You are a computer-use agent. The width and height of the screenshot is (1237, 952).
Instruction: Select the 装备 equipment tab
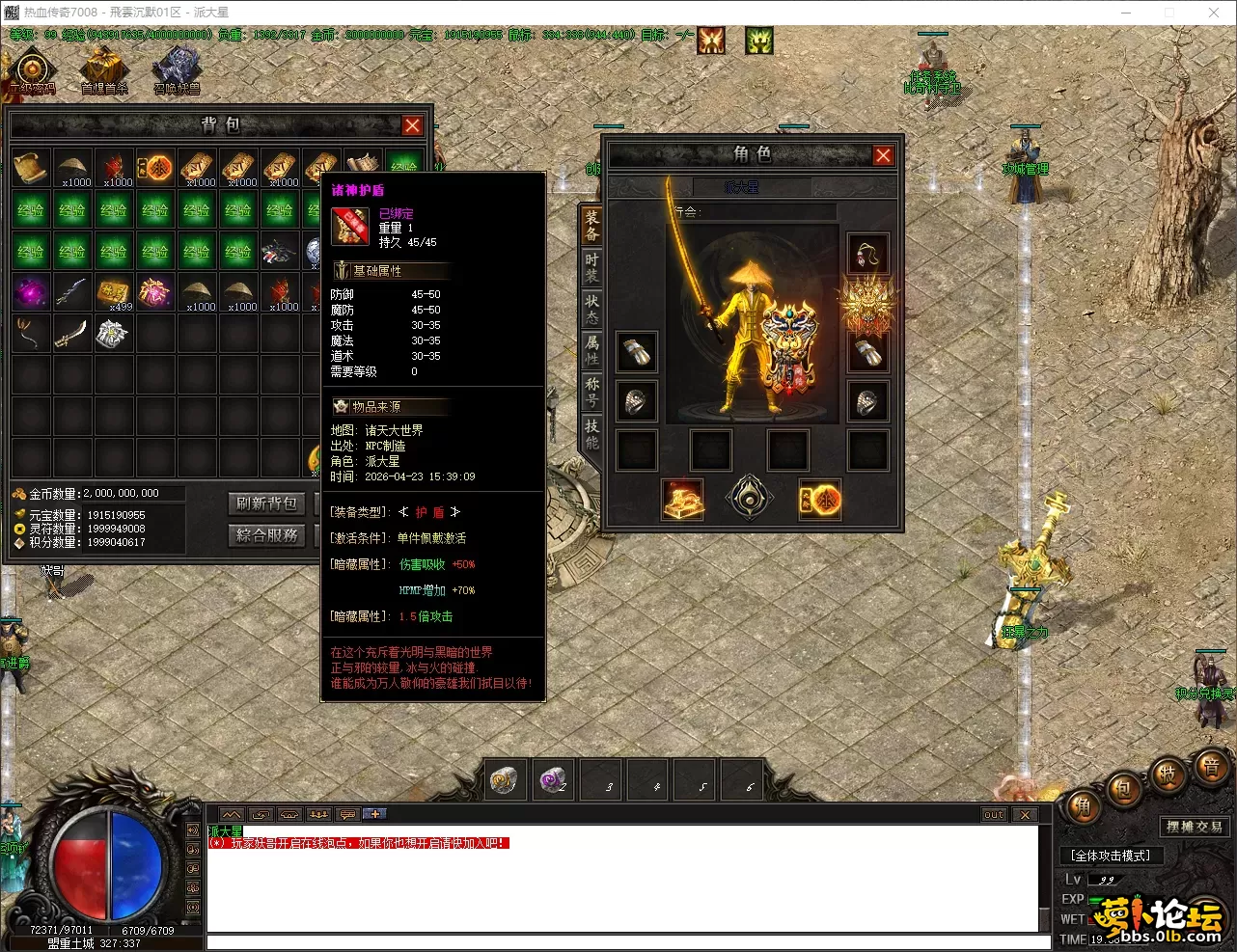591,226
